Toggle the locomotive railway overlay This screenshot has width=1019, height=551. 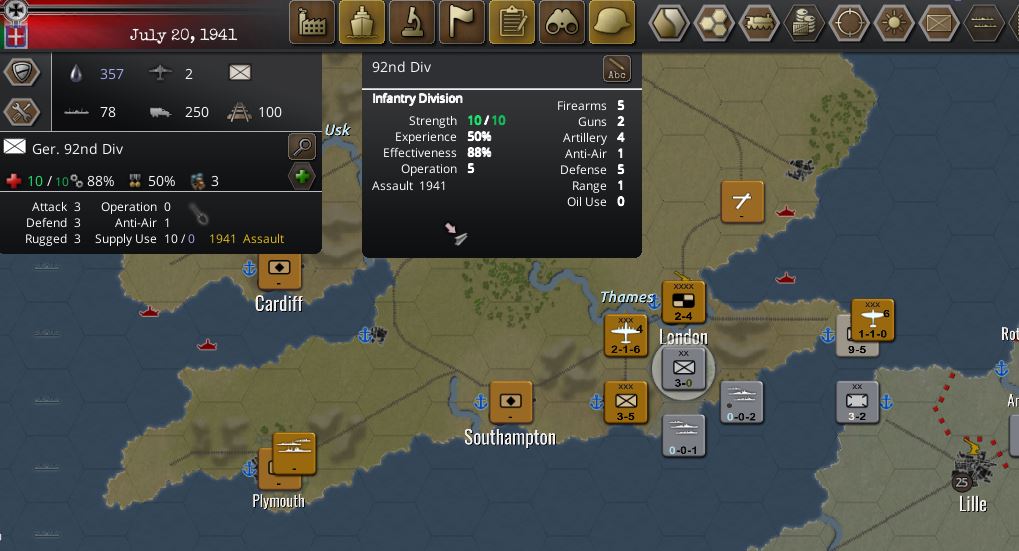pyautogui.click(x=760, y=22)
